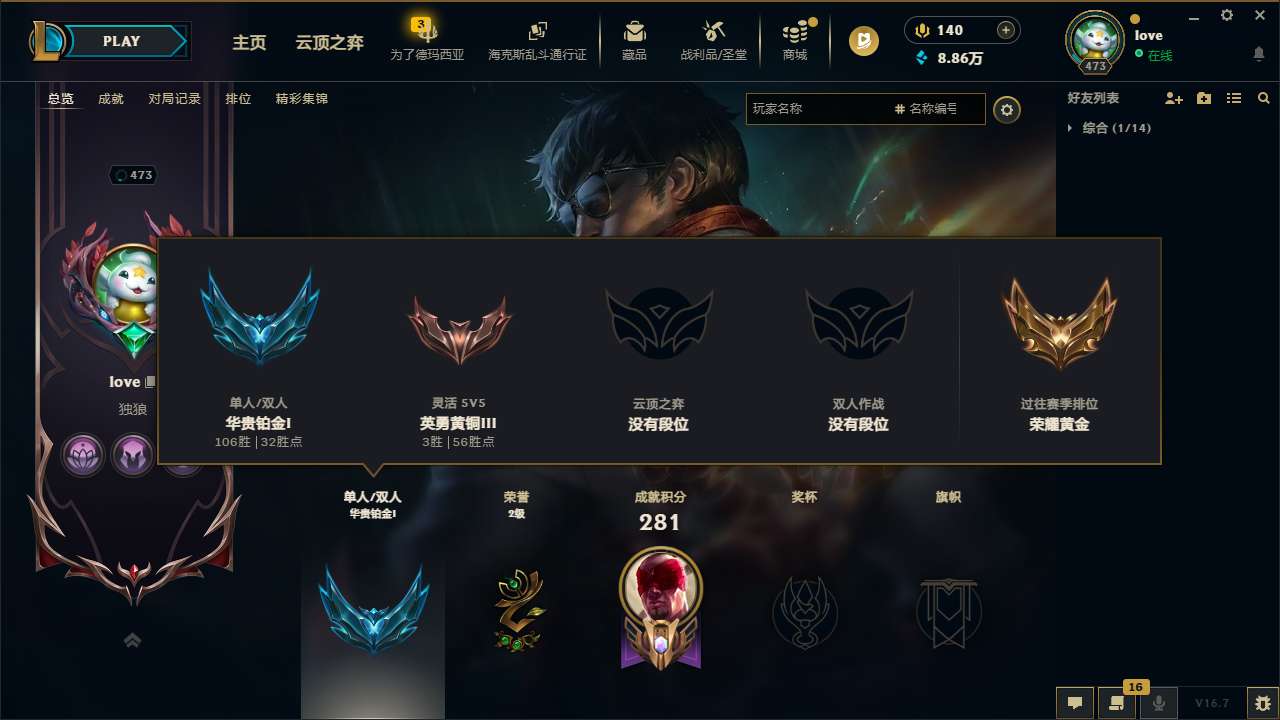Click the friend search magnifier icon
The width and height of the screenshot is (1280, 720).
coord(1263,98)
